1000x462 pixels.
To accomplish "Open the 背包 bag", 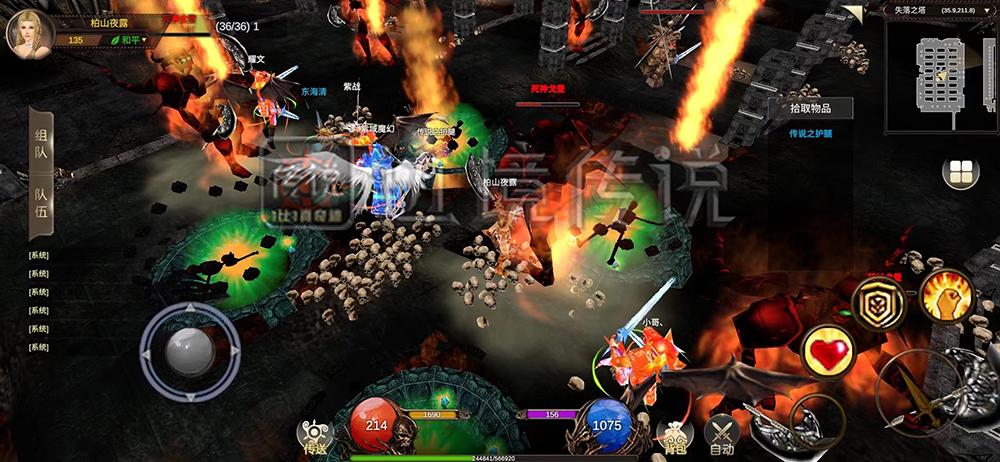I will (x=673, y=434).
